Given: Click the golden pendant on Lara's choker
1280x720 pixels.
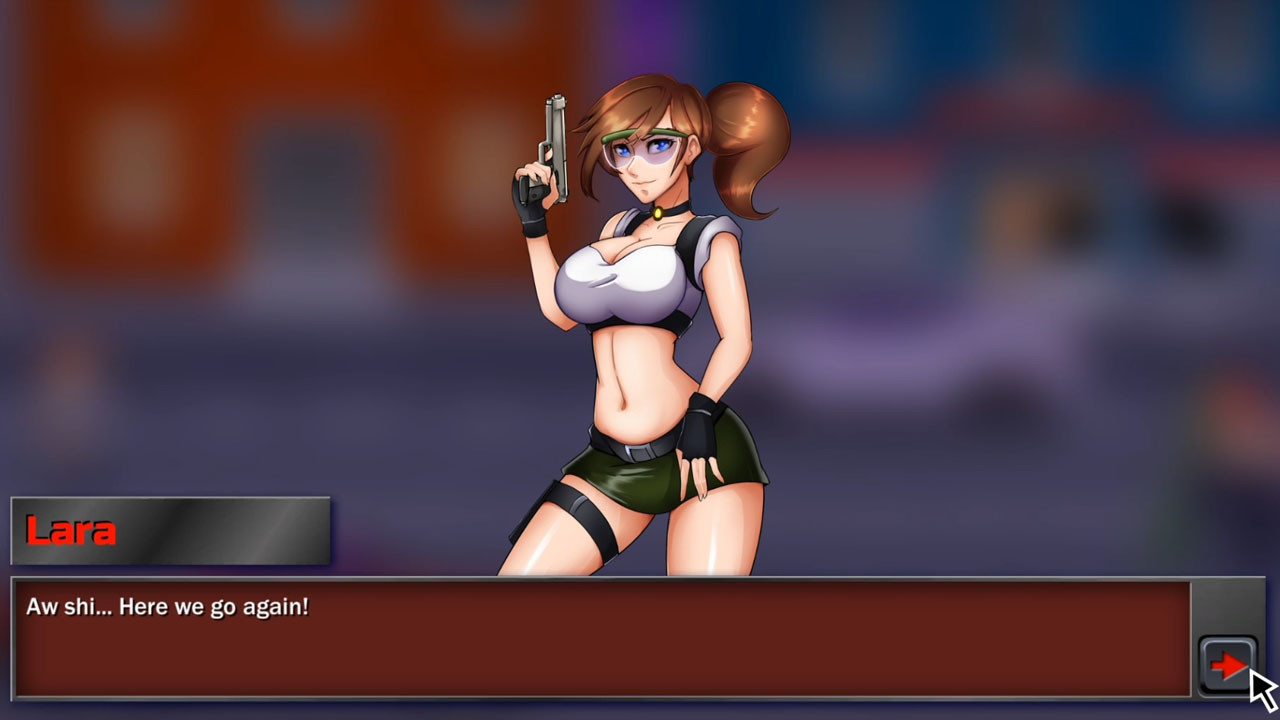Looking at the screenshot, I should coord(659,212).
